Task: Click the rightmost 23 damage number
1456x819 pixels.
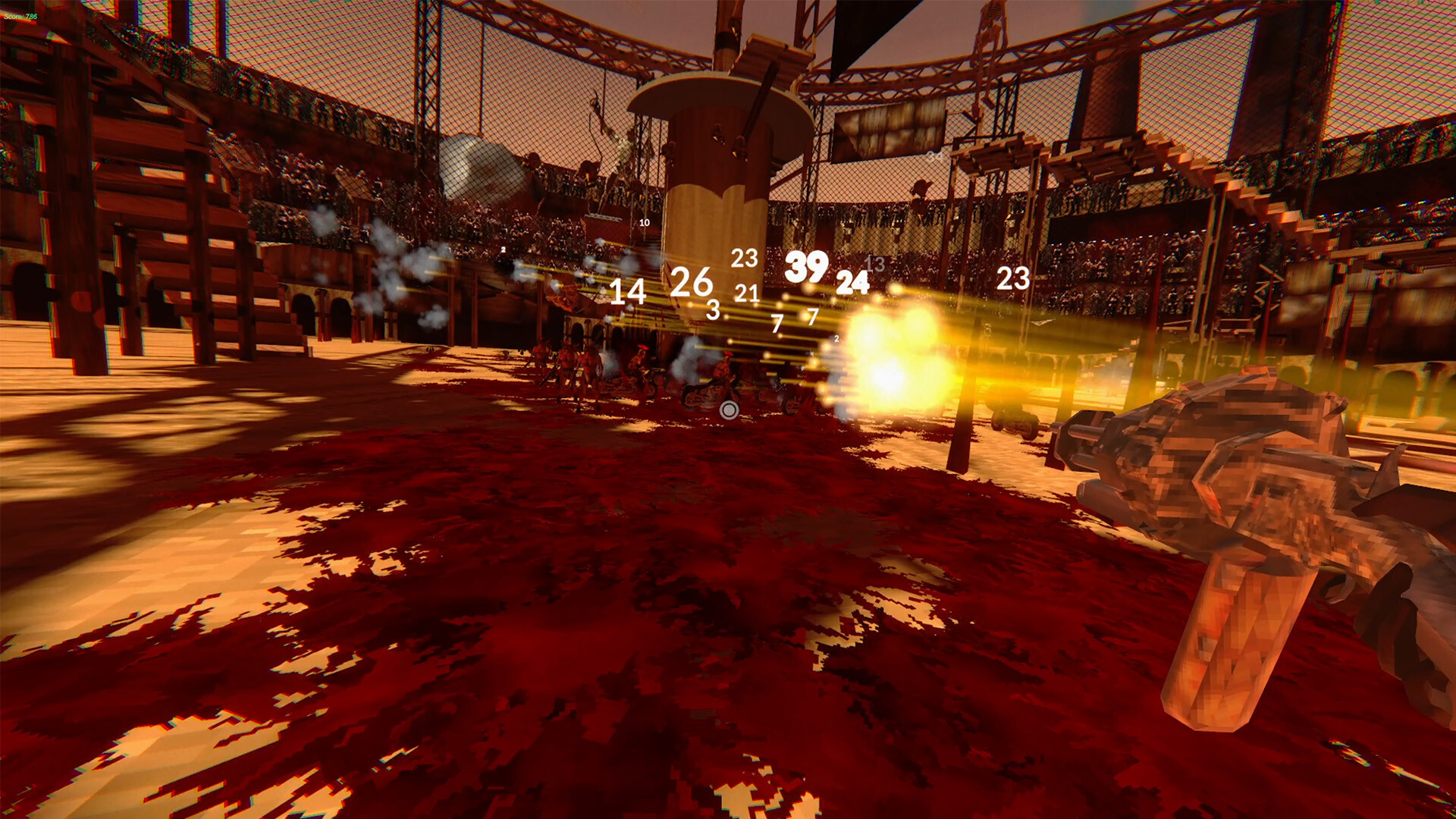Action: 1013,278
